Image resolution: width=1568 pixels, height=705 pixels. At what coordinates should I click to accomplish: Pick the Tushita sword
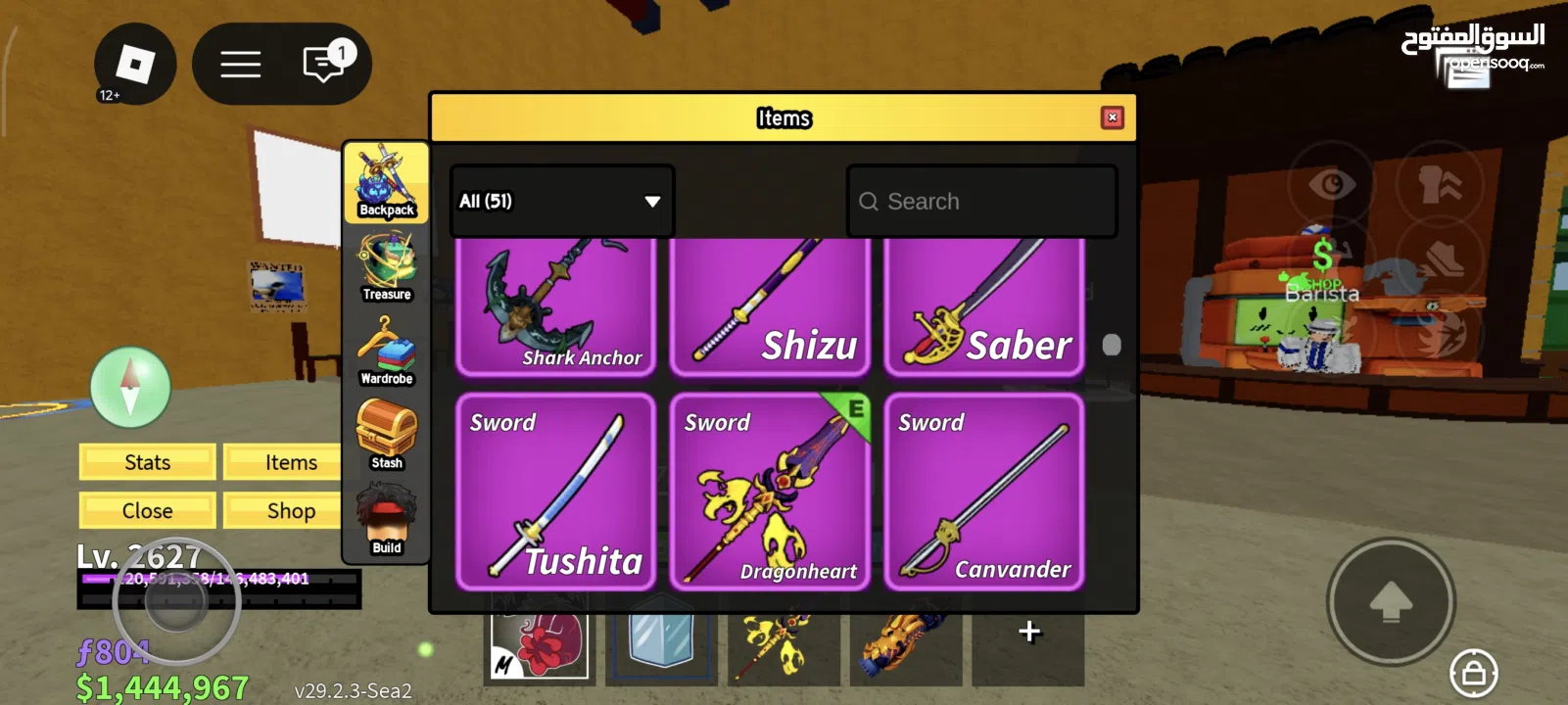(555, 492)
